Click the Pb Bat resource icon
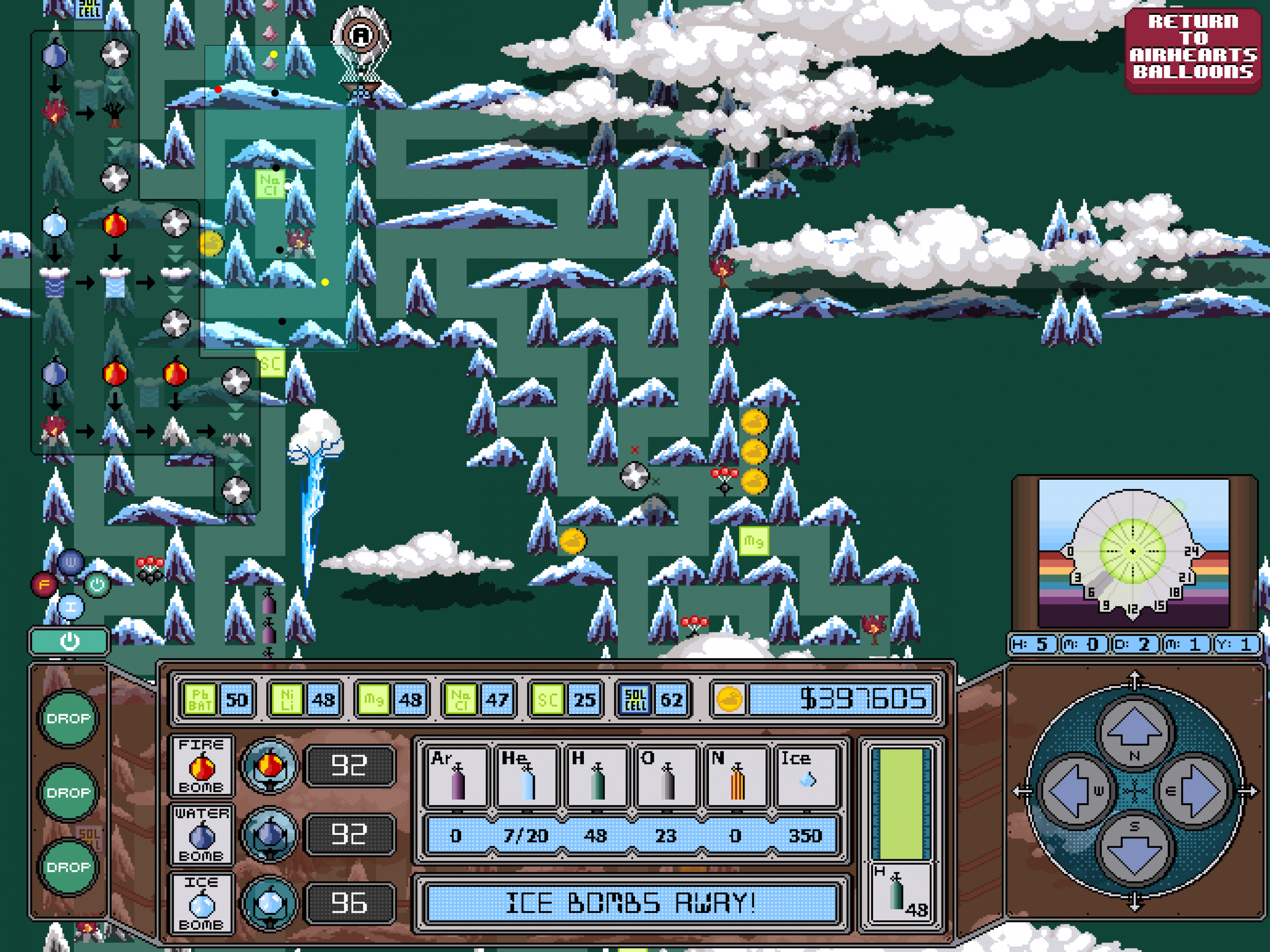 pos(200,699)
